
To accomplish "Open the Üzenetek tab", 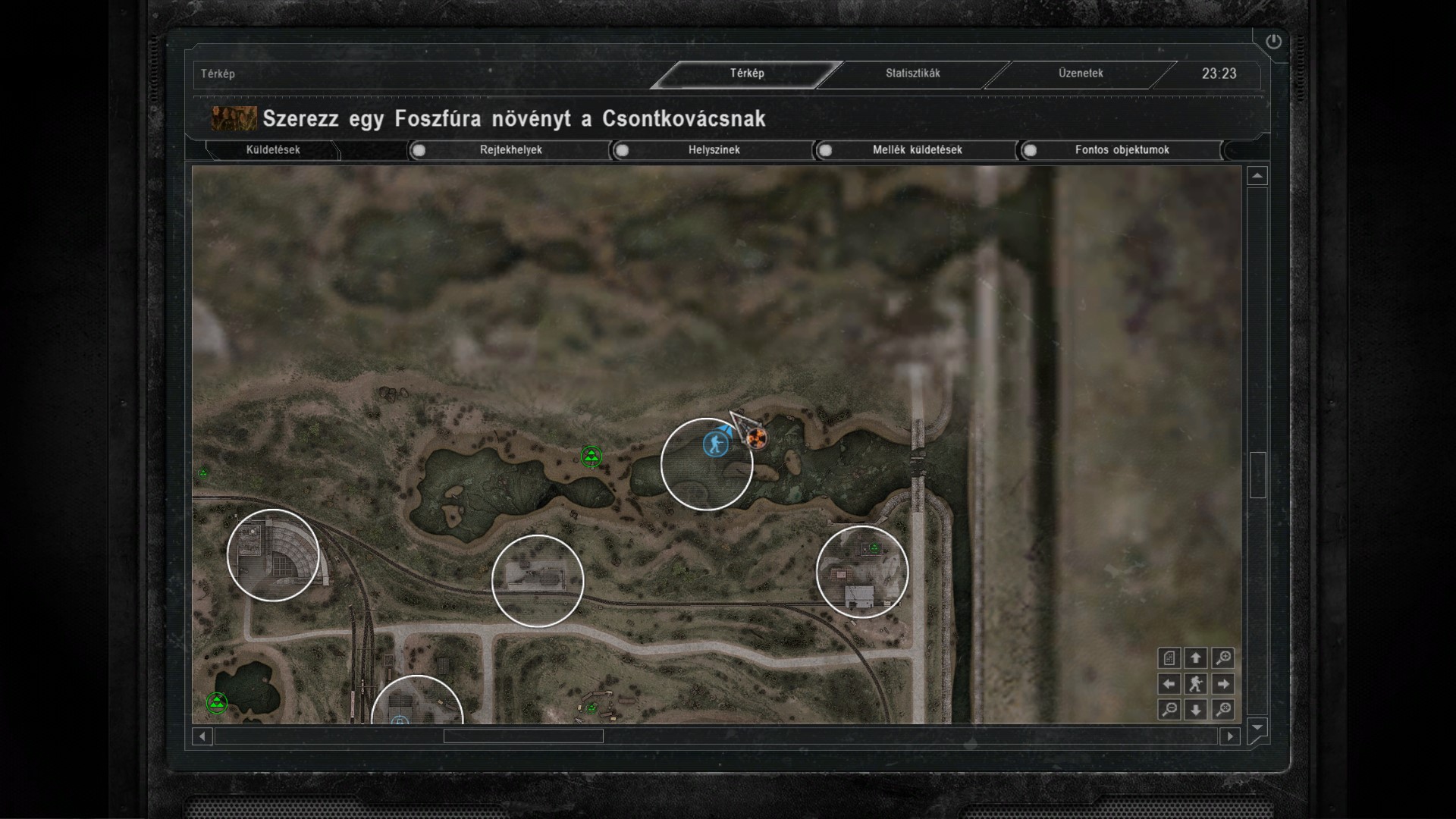I will [1081, 74].
